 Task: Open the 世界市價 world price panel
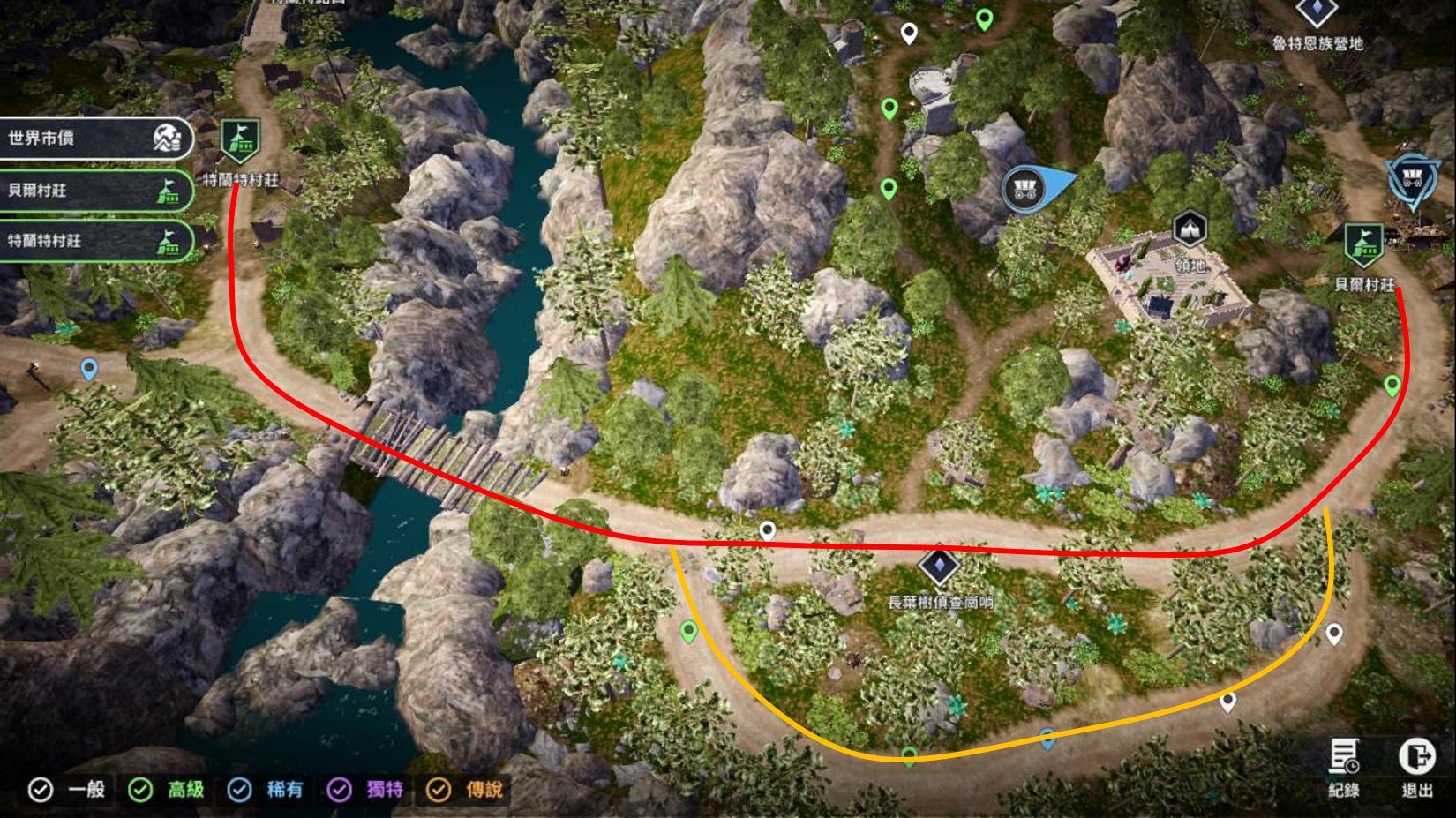(x=95, y=139)
